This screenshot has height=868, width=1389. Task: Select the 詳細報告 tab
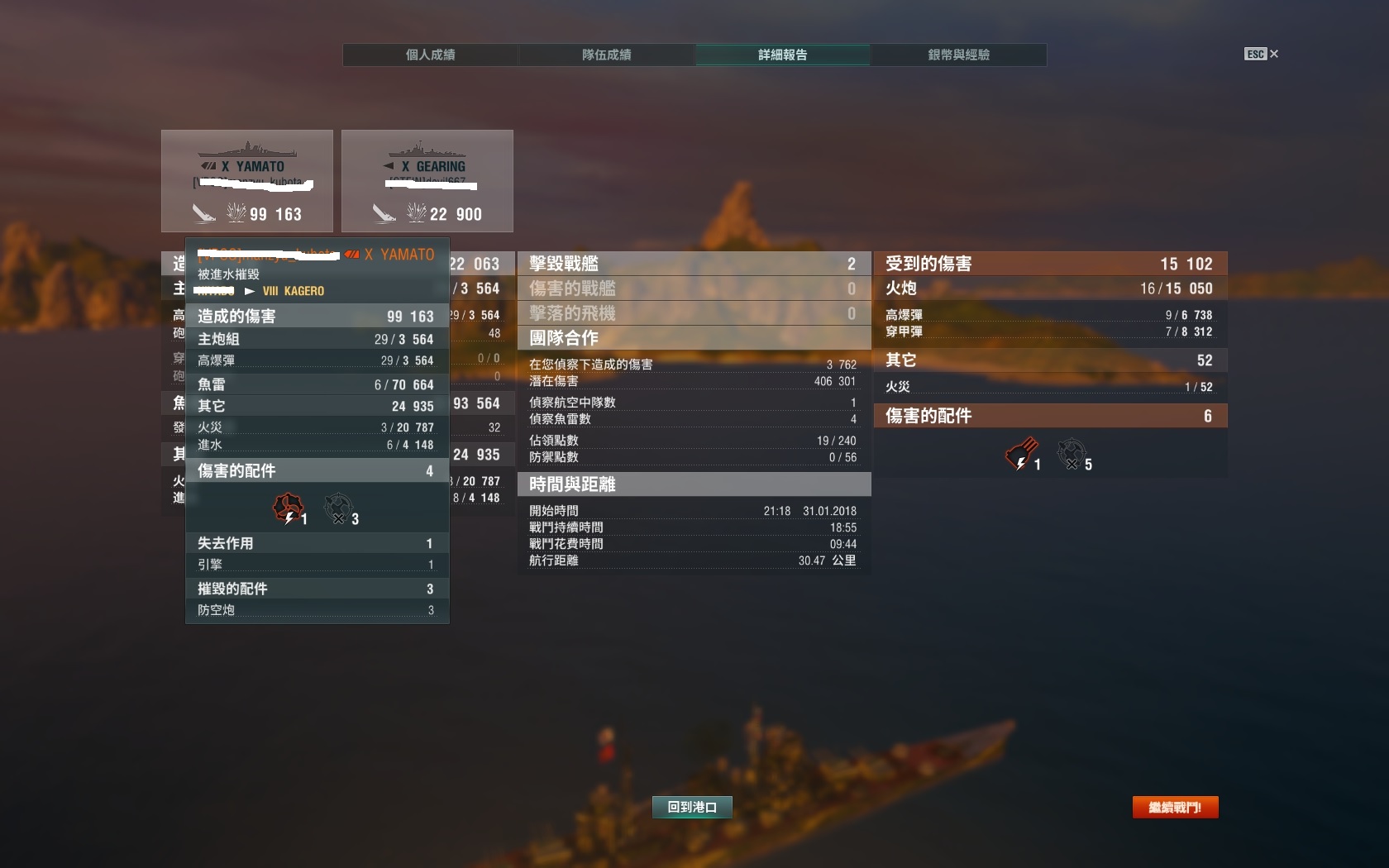pyautogui.click(x=782, y=55)
